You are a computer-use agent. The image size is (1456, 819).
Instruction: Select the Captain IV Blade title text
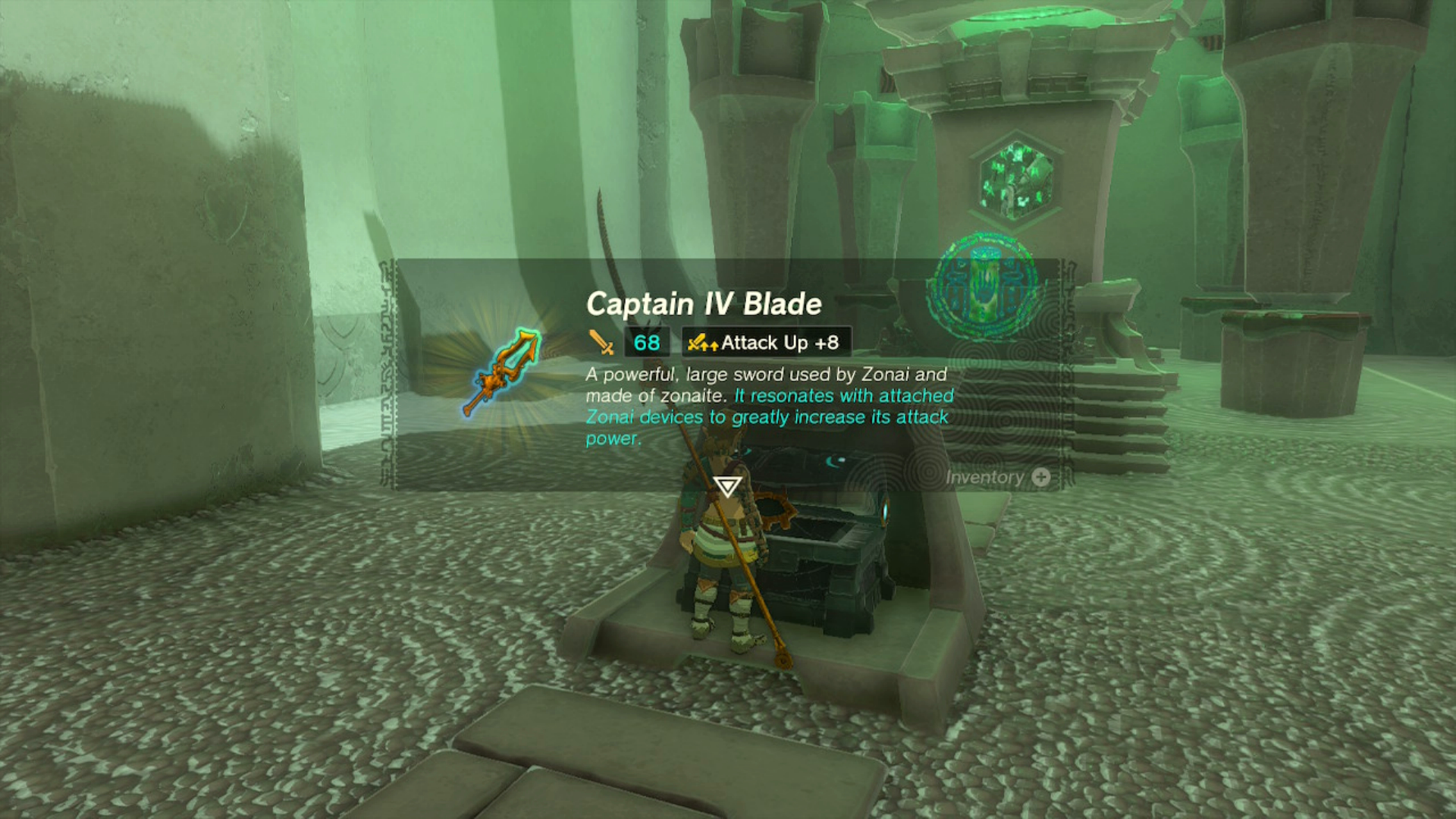704,303
